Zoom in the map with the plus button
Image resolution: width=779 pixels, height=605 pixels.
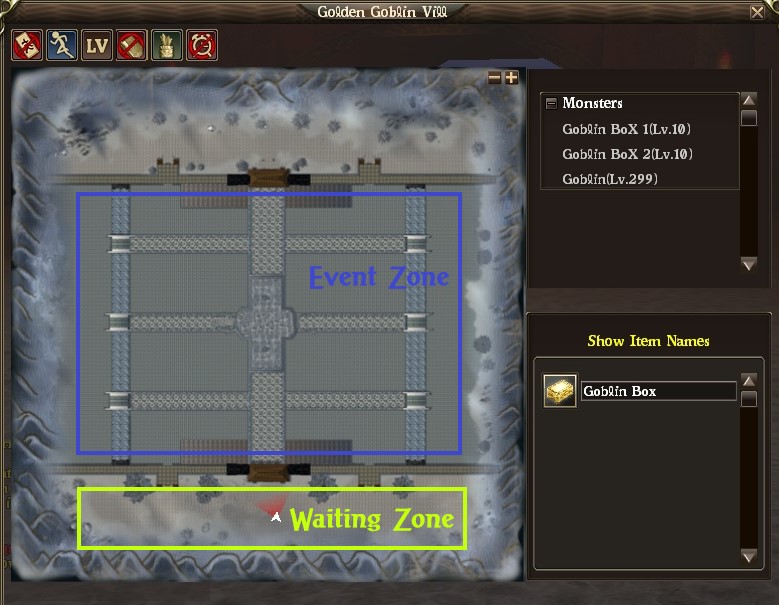pyautogui.click(x=511, y=77)
